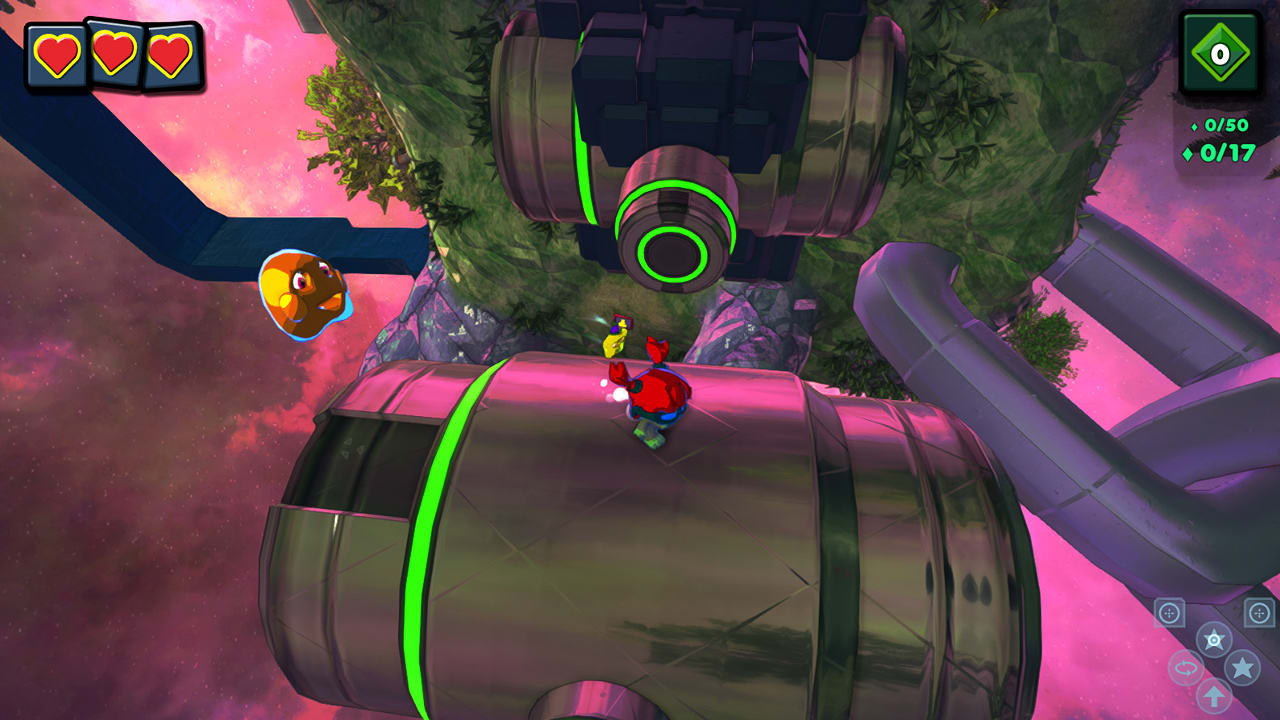Tap the camera rotate button
1280x720 pixels.
[1185, 668]
